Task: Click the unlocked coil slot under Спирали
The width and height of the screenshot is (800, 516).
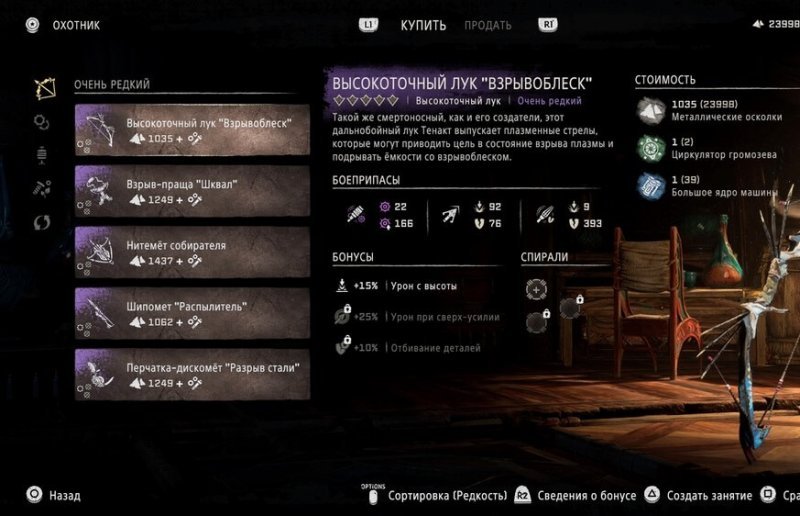Action: (x=537, y=289)
